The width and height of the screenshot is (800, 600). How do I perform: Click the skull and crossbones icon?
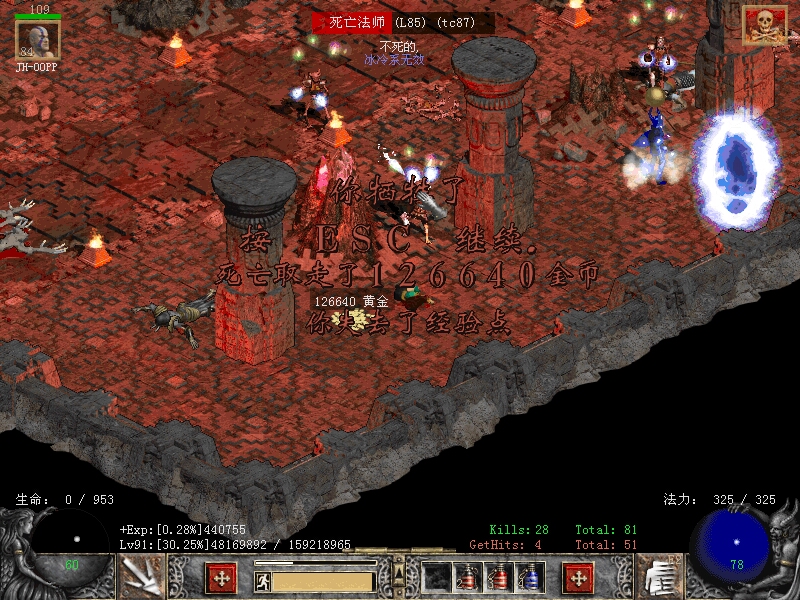763,25
